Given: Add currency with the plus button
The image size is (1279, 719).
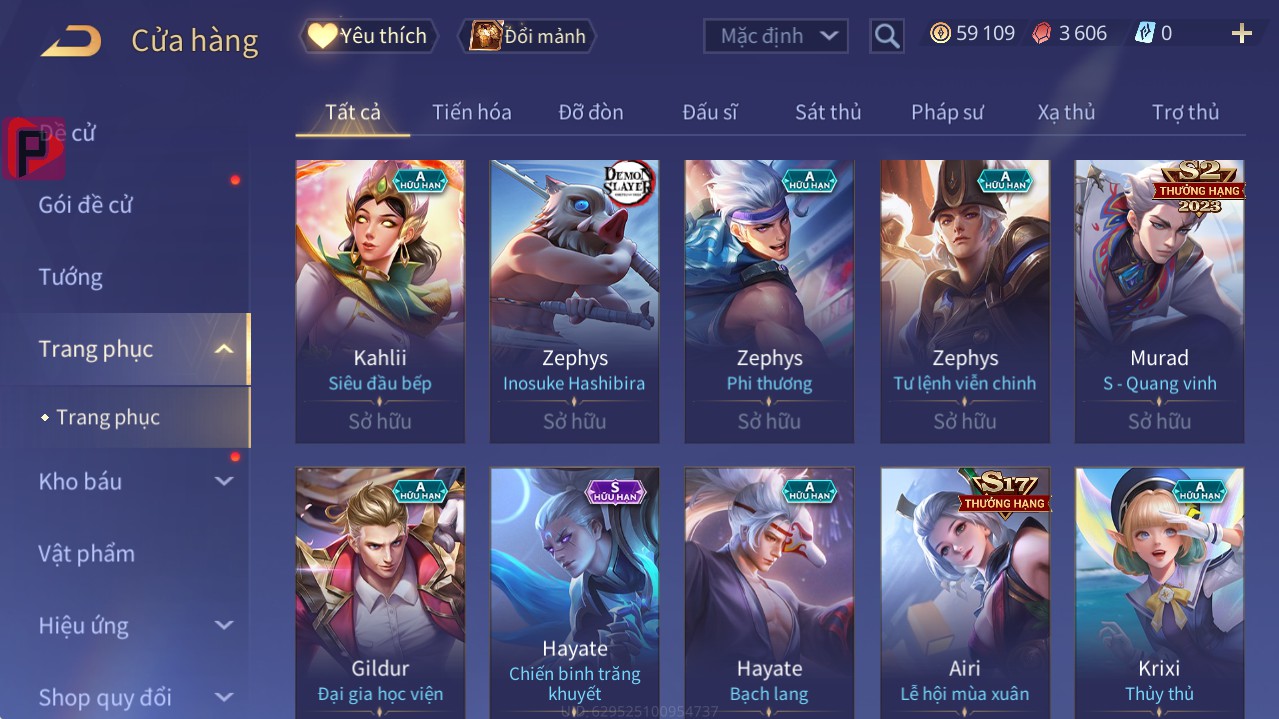Looking at the screenshot, I should tap(1241, 34).
